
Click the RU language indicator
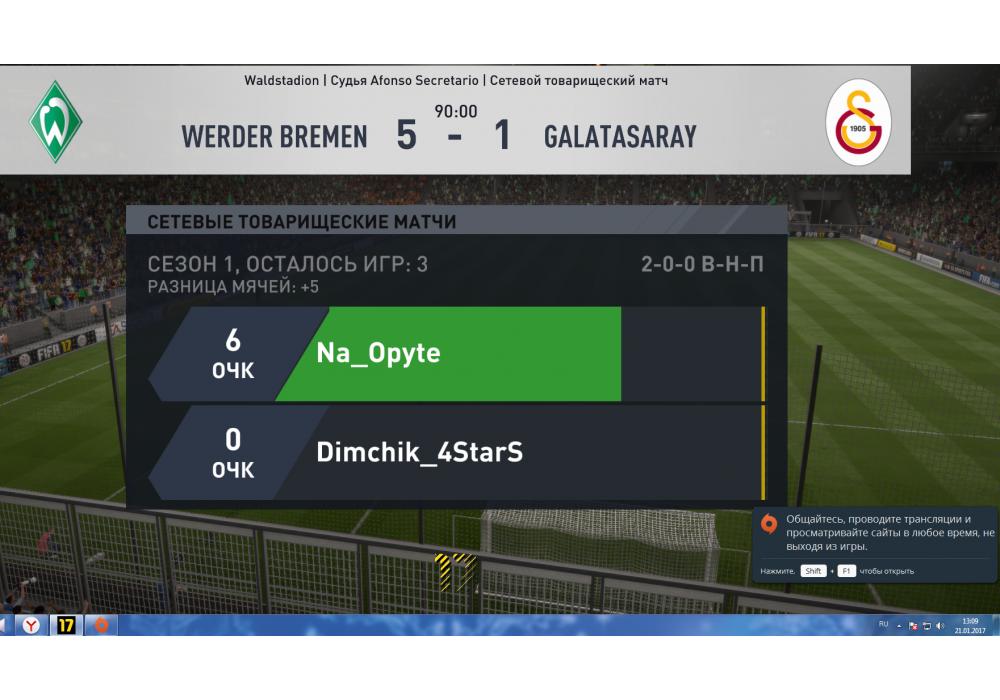pos(883,624)
